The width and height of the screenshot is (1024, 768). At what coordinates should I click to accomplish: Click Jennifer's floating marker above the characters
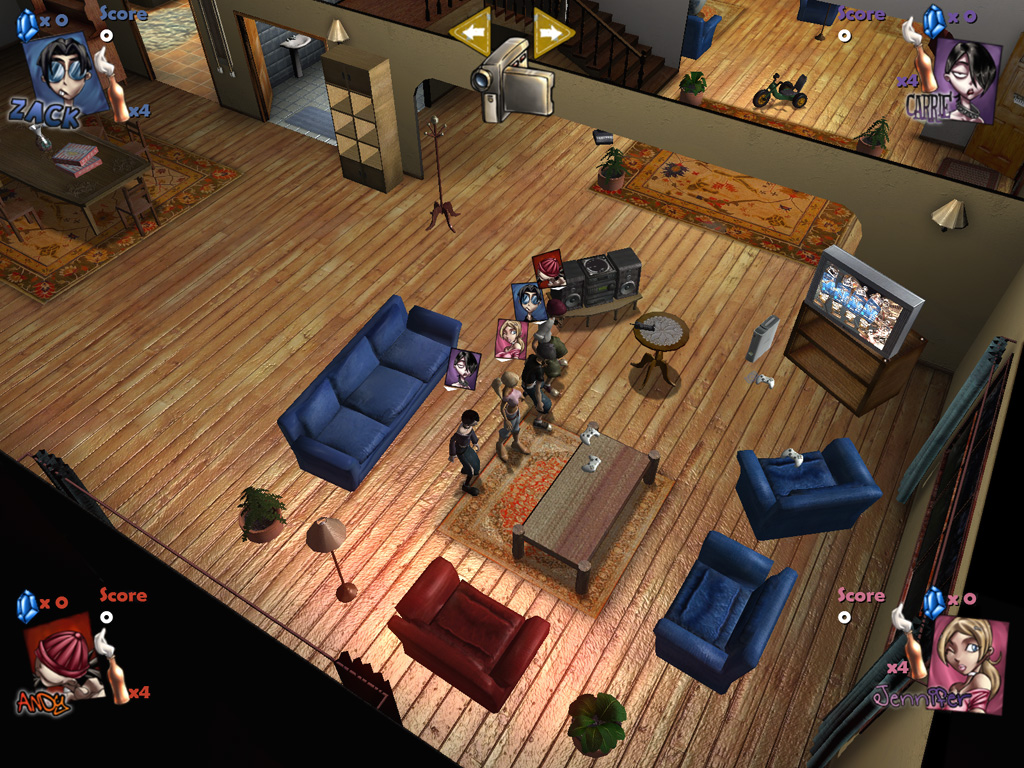(x=510, y=338)
